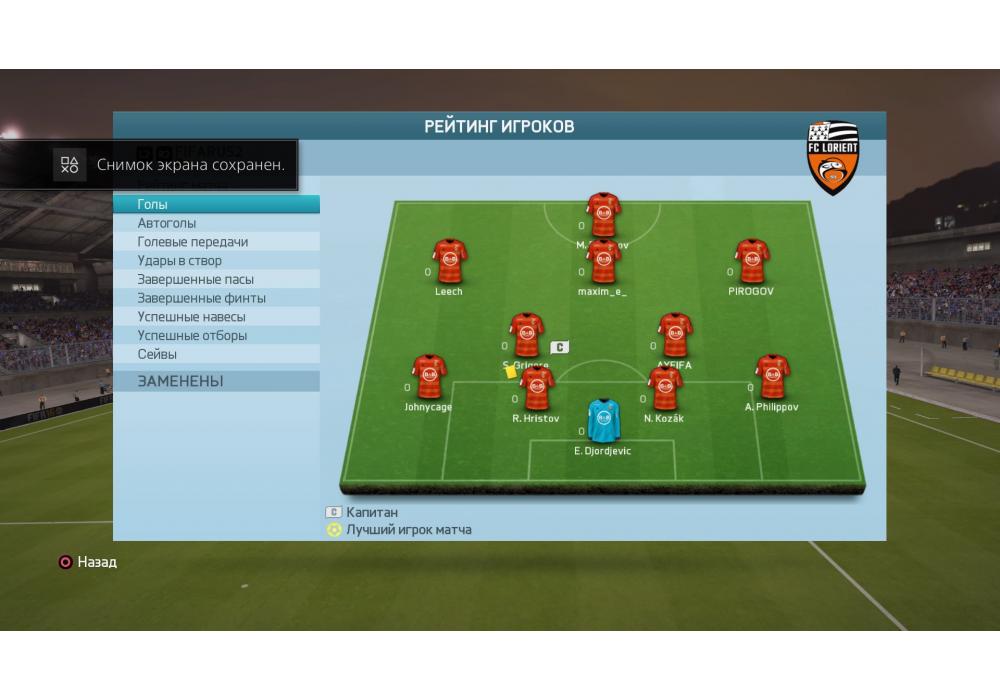The height and width of the screenshot is (700, 1000).
Task: Select defender N. Kozák
Action: [x=664, y=389]
